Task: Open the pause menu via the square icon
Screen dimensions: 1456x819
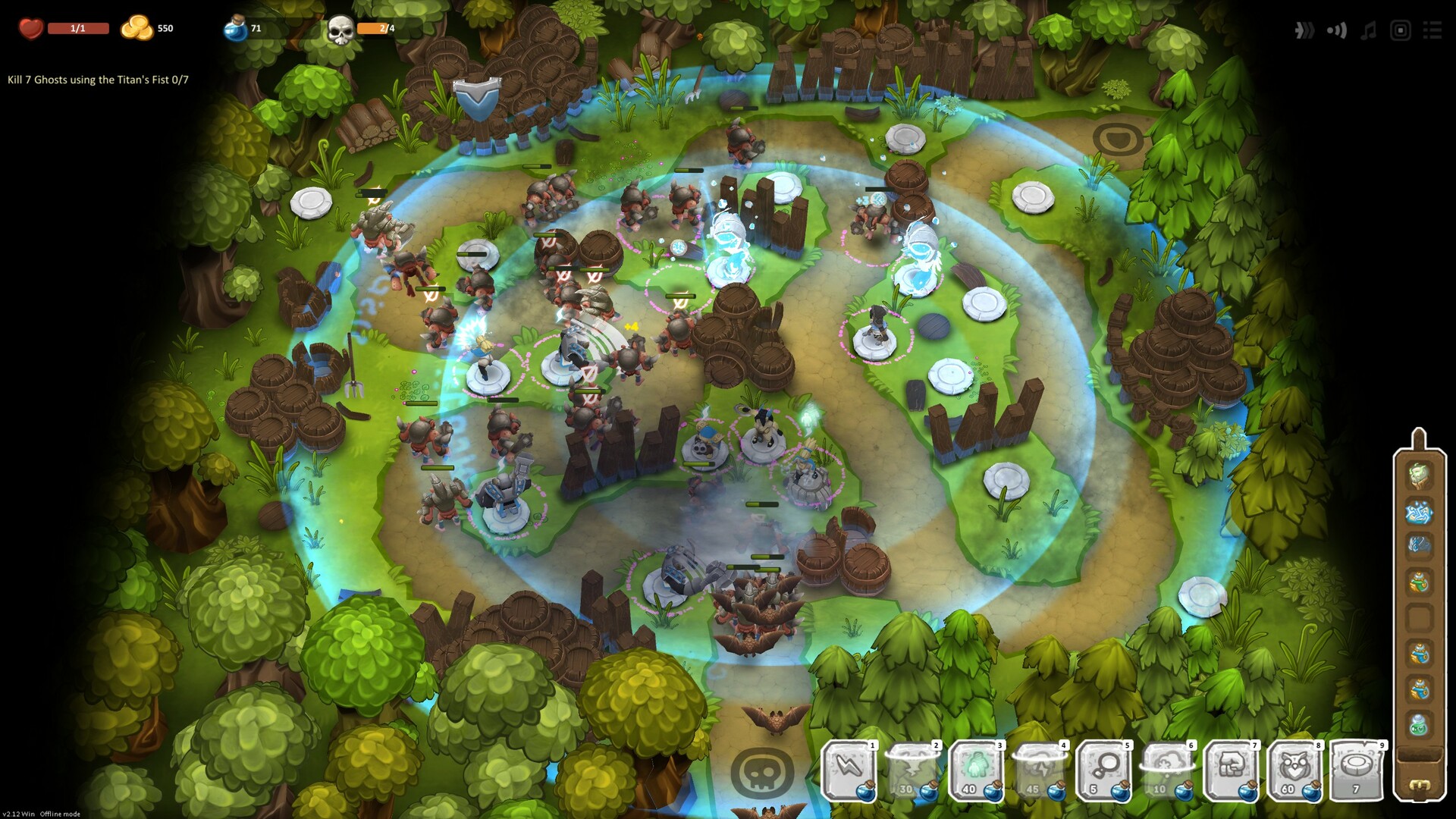Action: (x=1398, y=31)
